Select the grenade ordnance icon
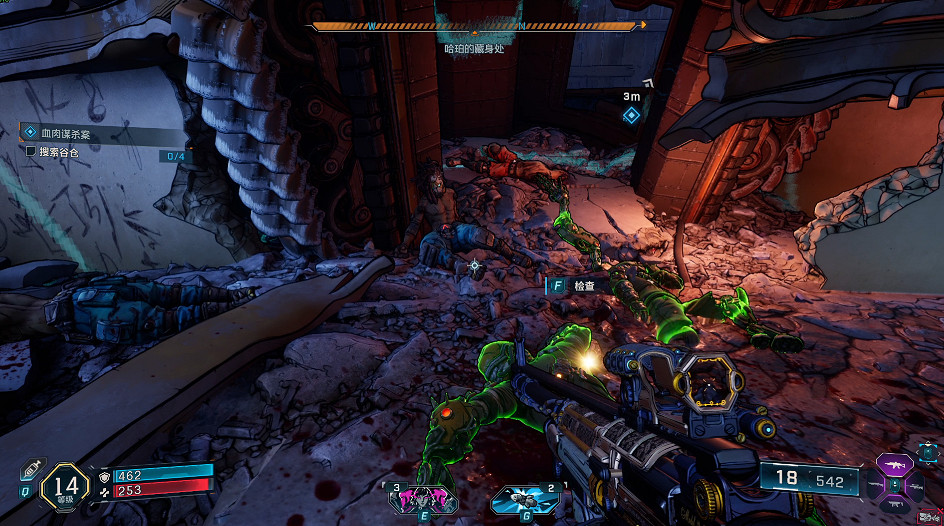This screenshot has width=944, height=526. click(519, 496)
